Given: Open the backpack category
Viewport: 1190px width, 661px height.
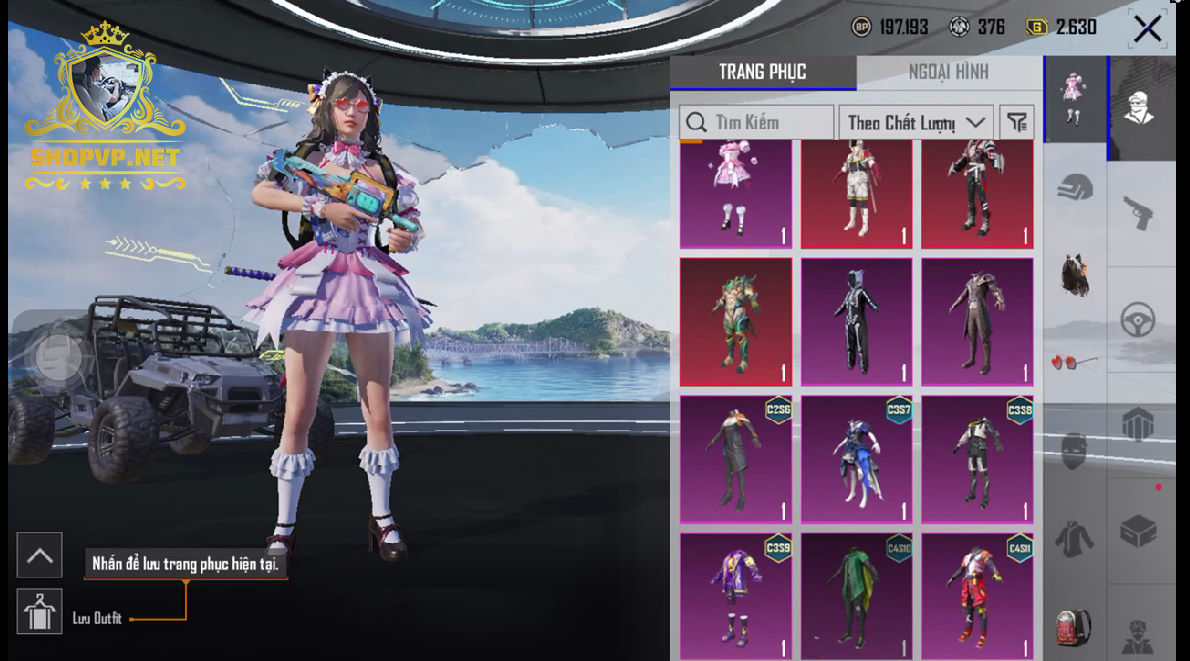Looking at the screenshot, I should [x=1075, y=627].
